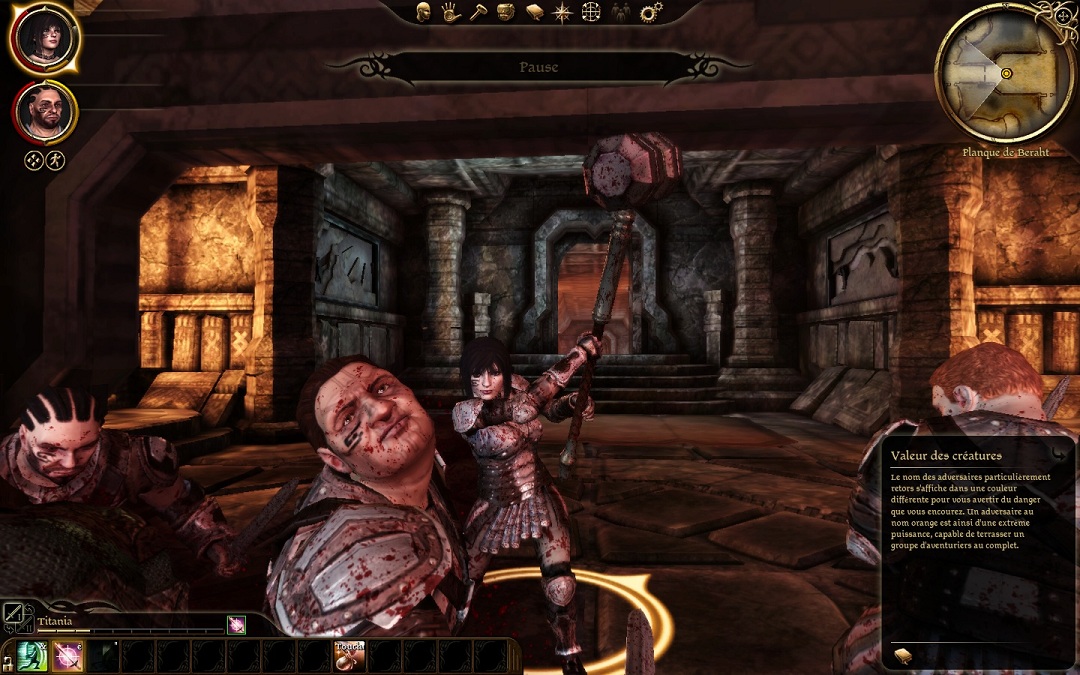Open the skills hand icon
Viewport: 1080px width, 675px height.
pyautogui.click(x=450, y=12)
